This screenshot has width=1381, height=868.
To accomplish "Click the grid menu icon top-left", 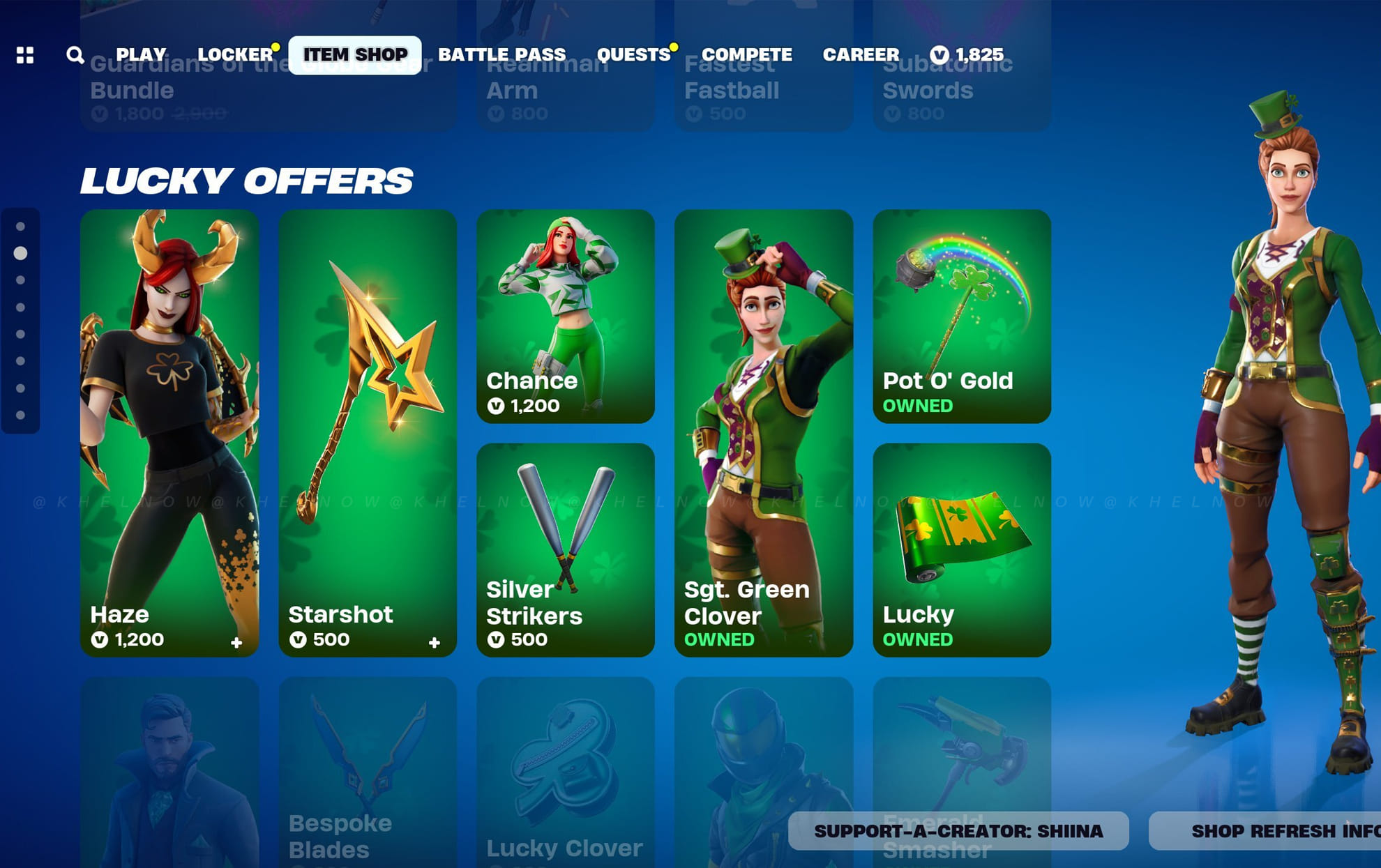I will pos(26,54).
